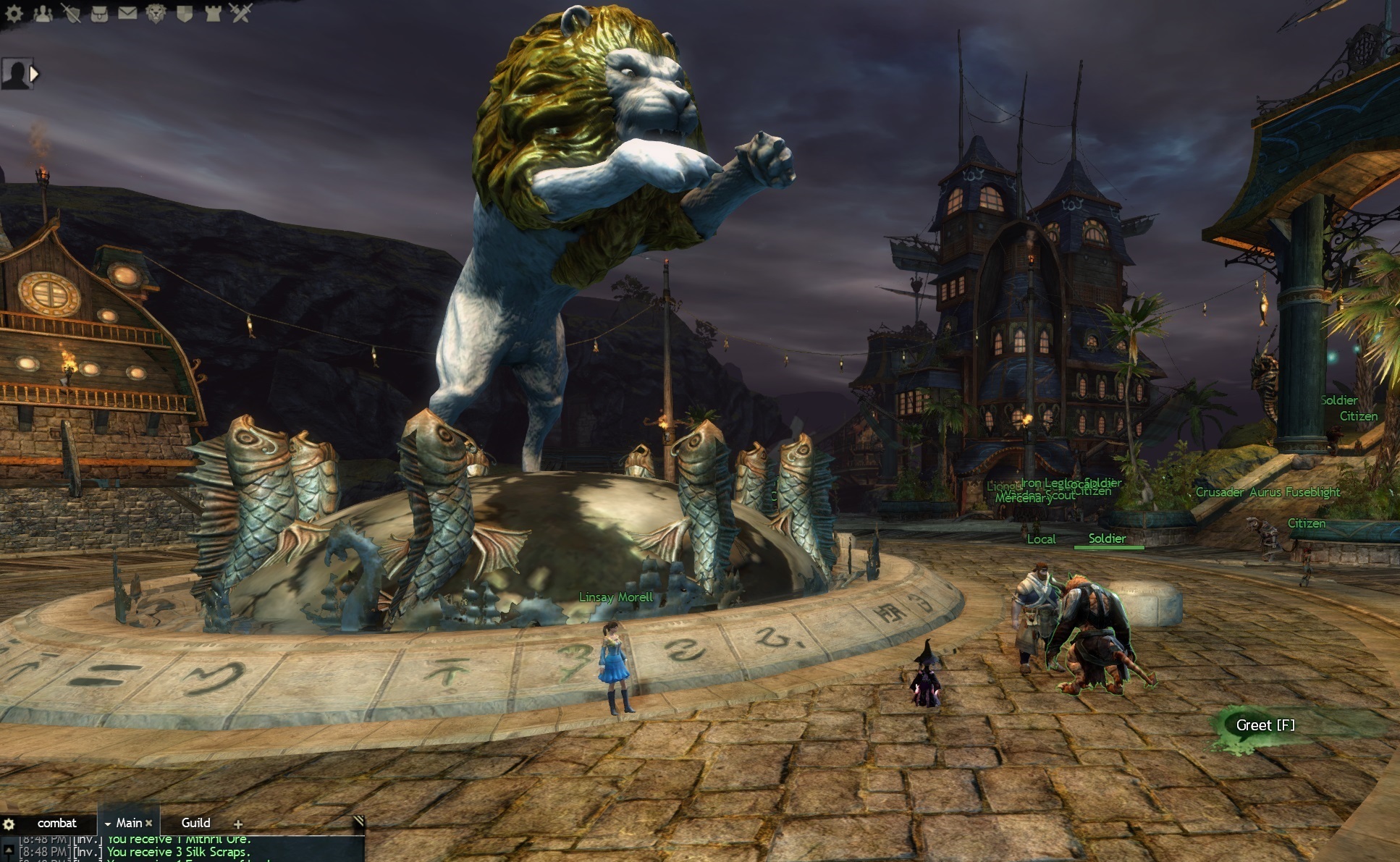Image resolution: width=1400 pixels, height=862 pixels.
Task: Open the mail envelope icon
Action: pyautogui.click(x=127, y=12)
